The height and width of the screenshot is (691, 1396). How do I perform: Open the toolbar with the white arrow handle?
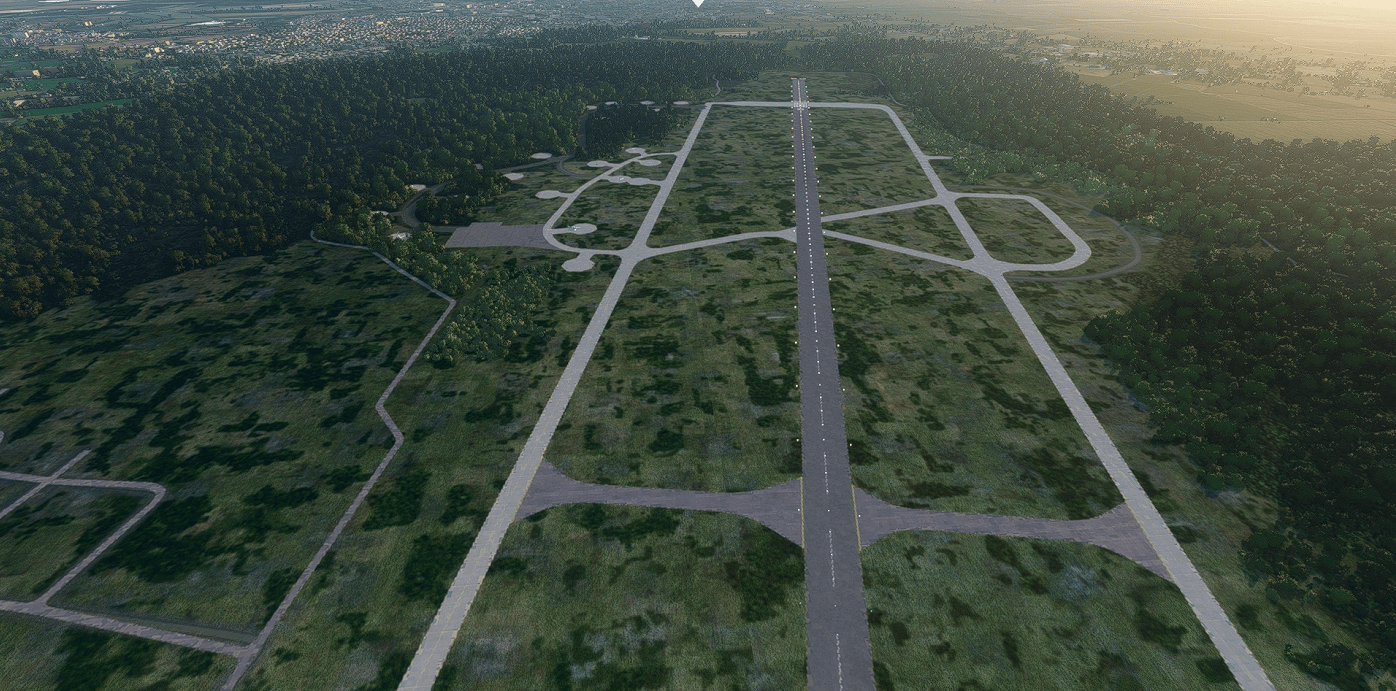point(698,3)
